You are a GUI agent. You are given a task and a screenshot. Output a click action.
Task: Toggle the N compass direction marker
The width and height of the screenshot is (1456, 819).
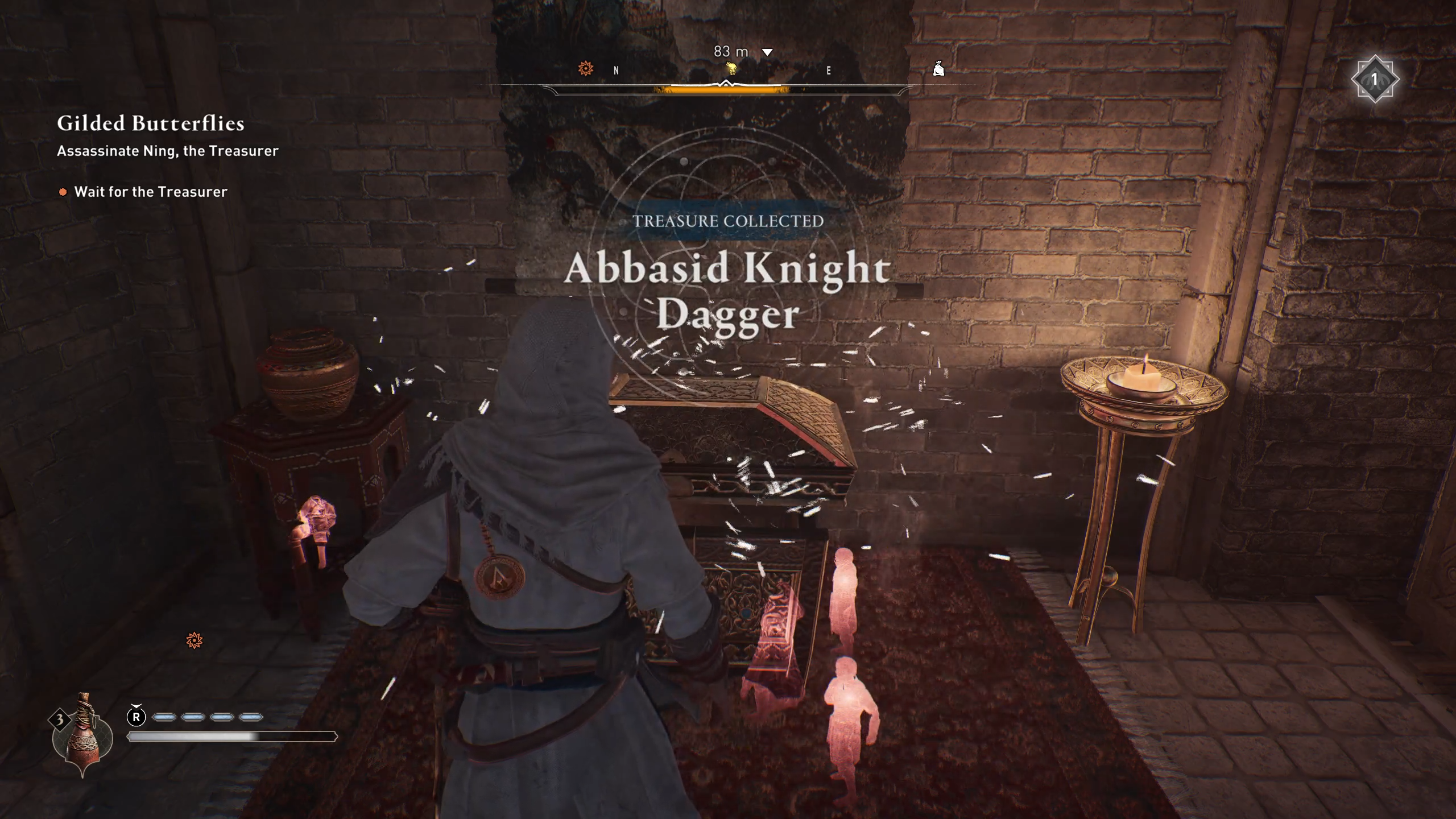[x=615, y=71]
